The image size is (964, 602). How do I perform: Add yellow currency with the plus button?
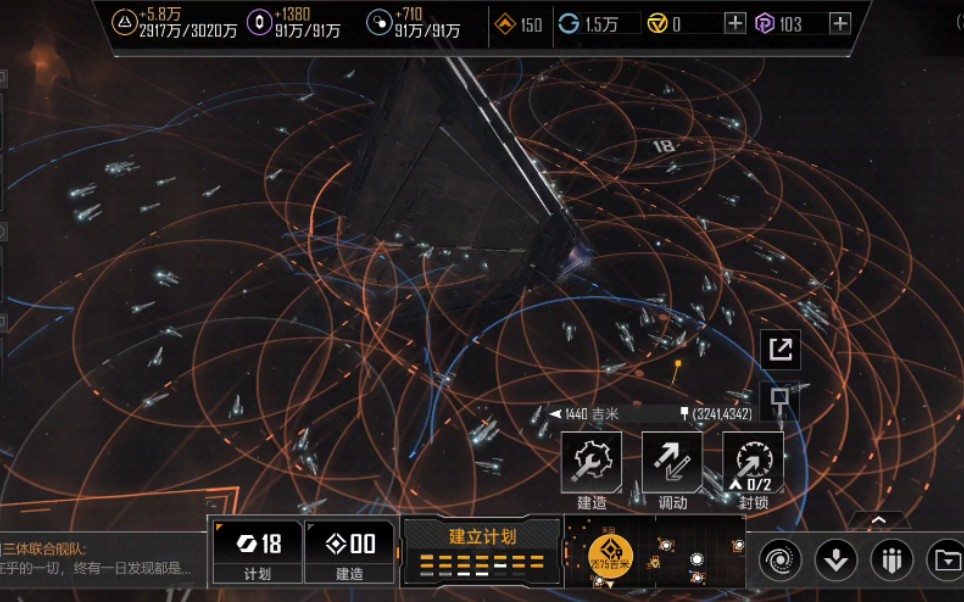735,23
